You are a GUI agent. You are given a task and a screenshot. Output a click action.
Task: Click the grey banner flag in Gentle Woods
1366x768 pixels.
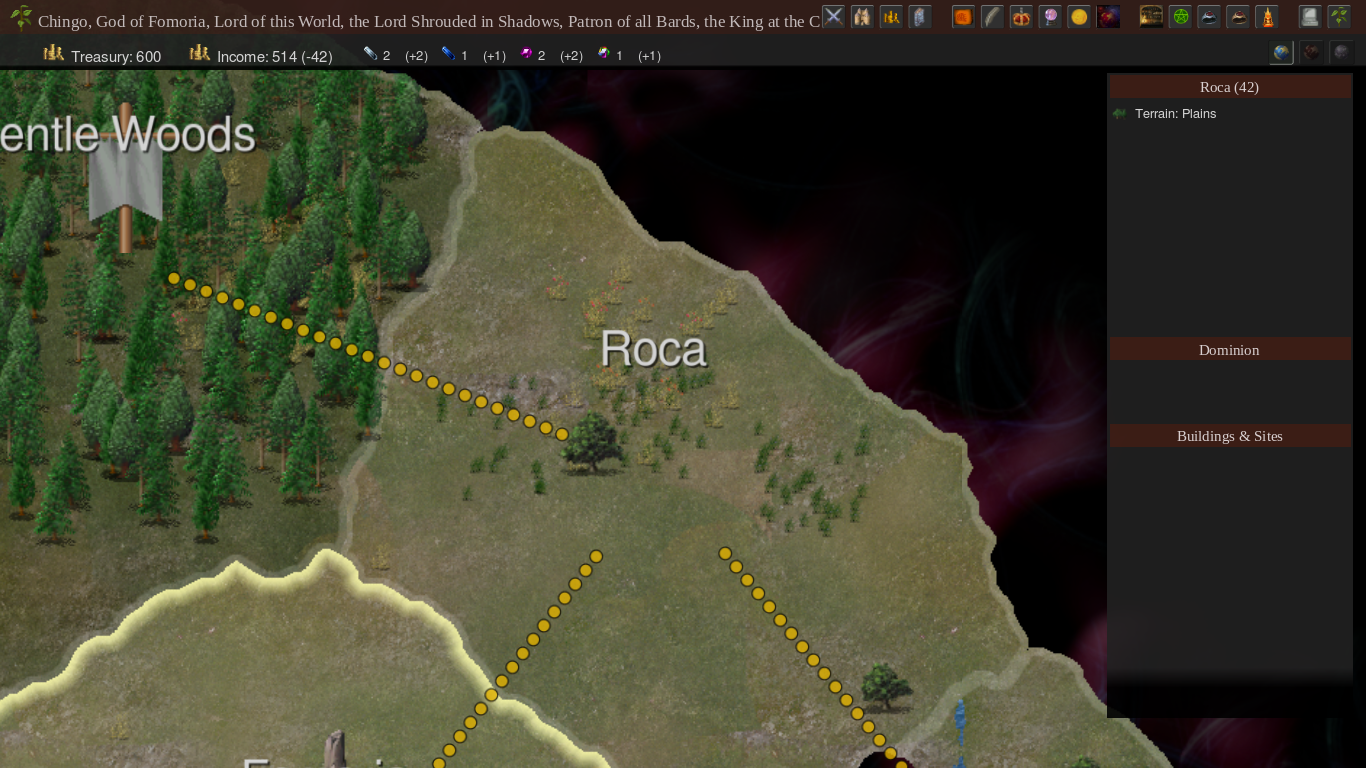point(125,178)
